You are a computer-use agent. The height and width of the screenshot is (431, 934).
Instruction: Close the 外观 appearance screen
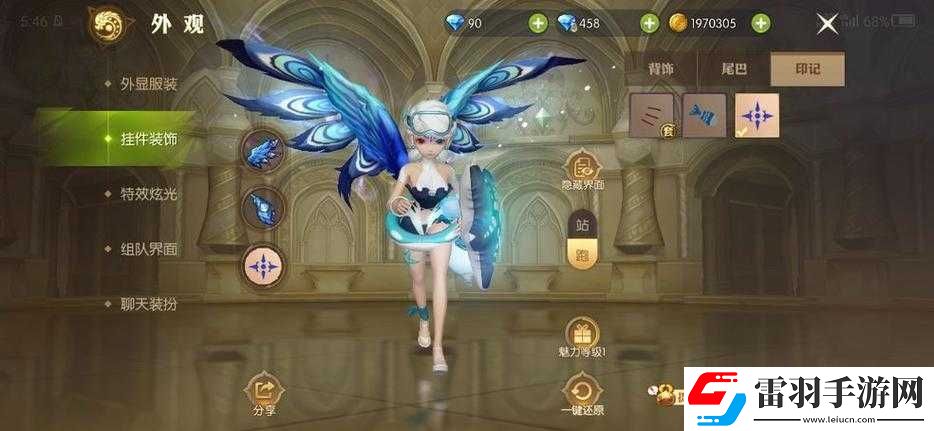pos(827,23)
